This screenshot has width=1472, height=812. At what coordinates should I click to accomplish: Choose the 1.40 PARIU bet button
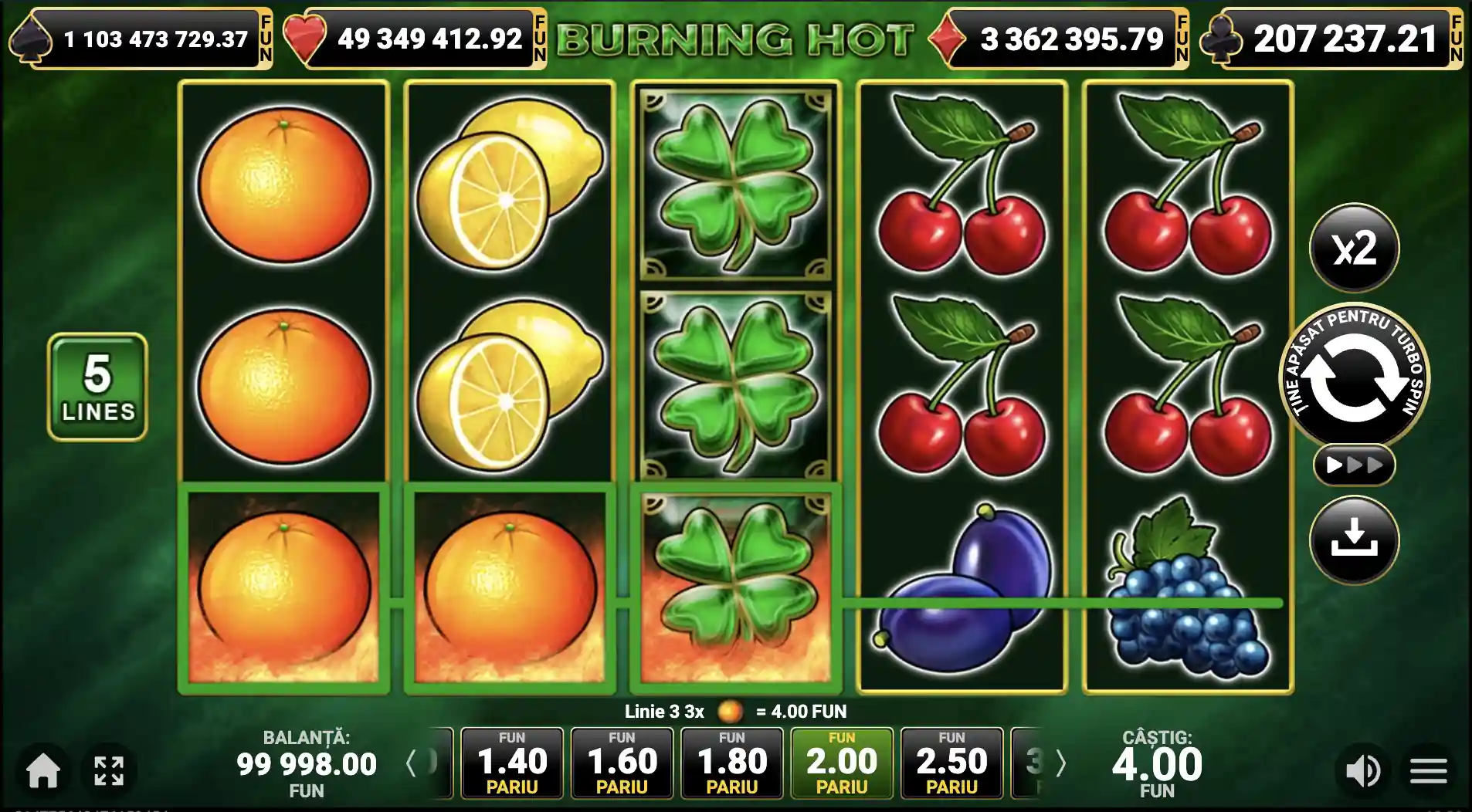point(513,764)
